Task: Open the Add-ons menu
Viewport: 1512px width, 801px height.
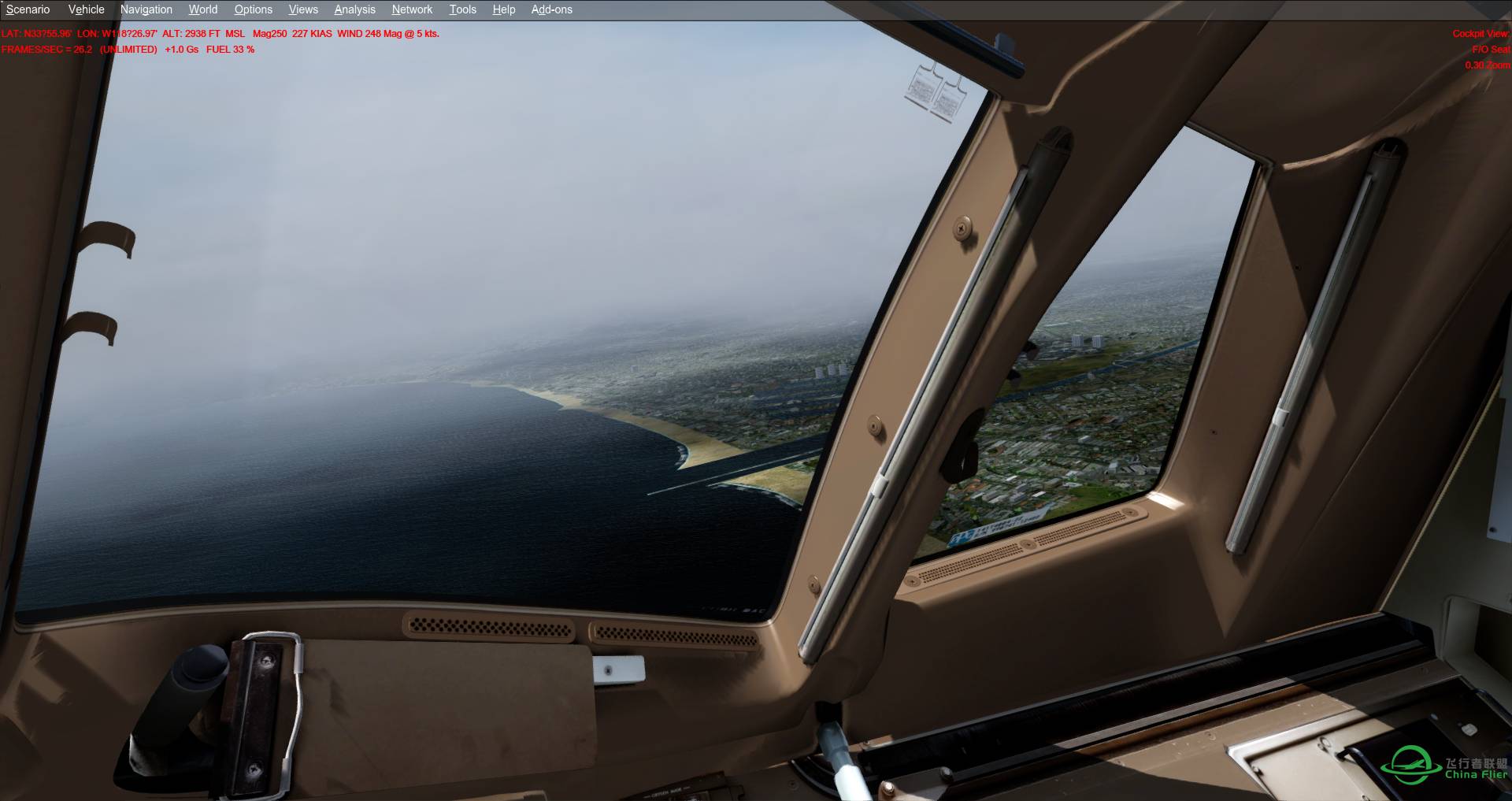Action: click(551, 9)
